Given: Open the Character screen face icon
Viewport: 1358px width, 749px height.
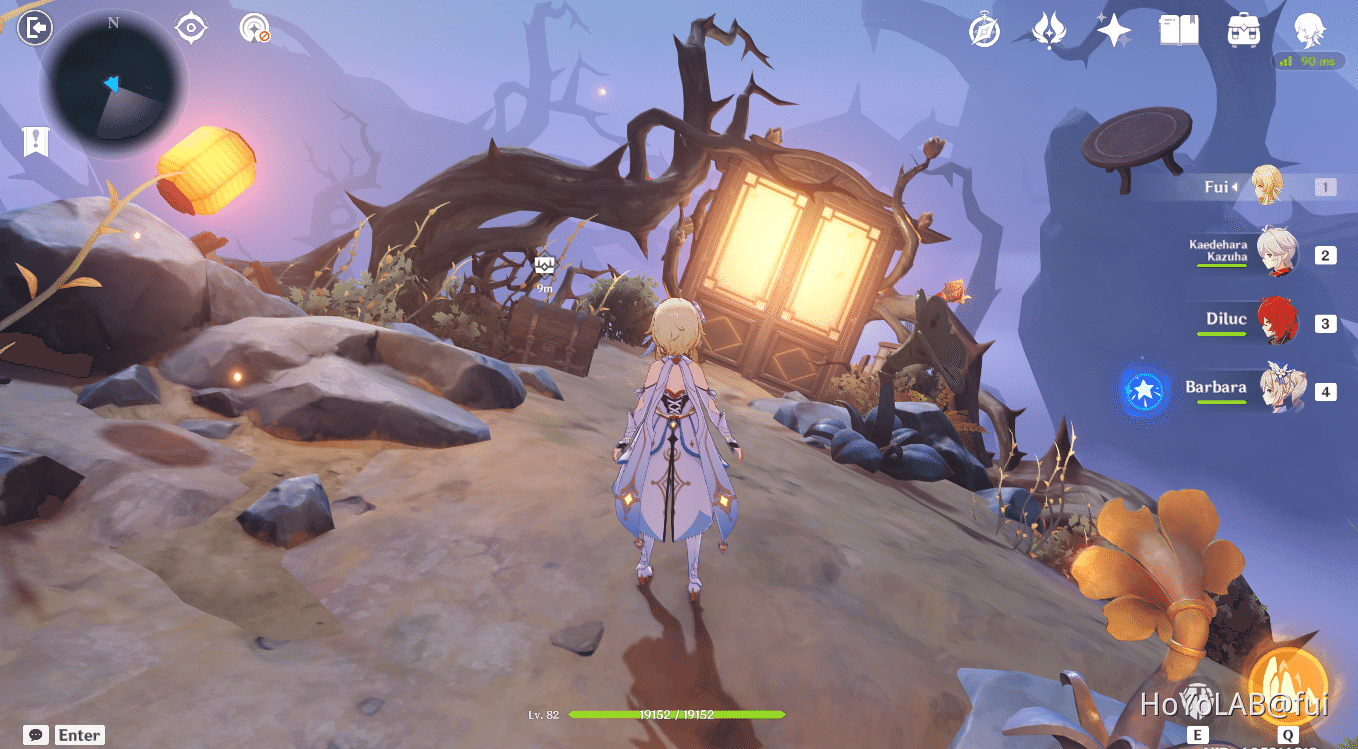Looking at the screenshot, I should pos(1308,29).
